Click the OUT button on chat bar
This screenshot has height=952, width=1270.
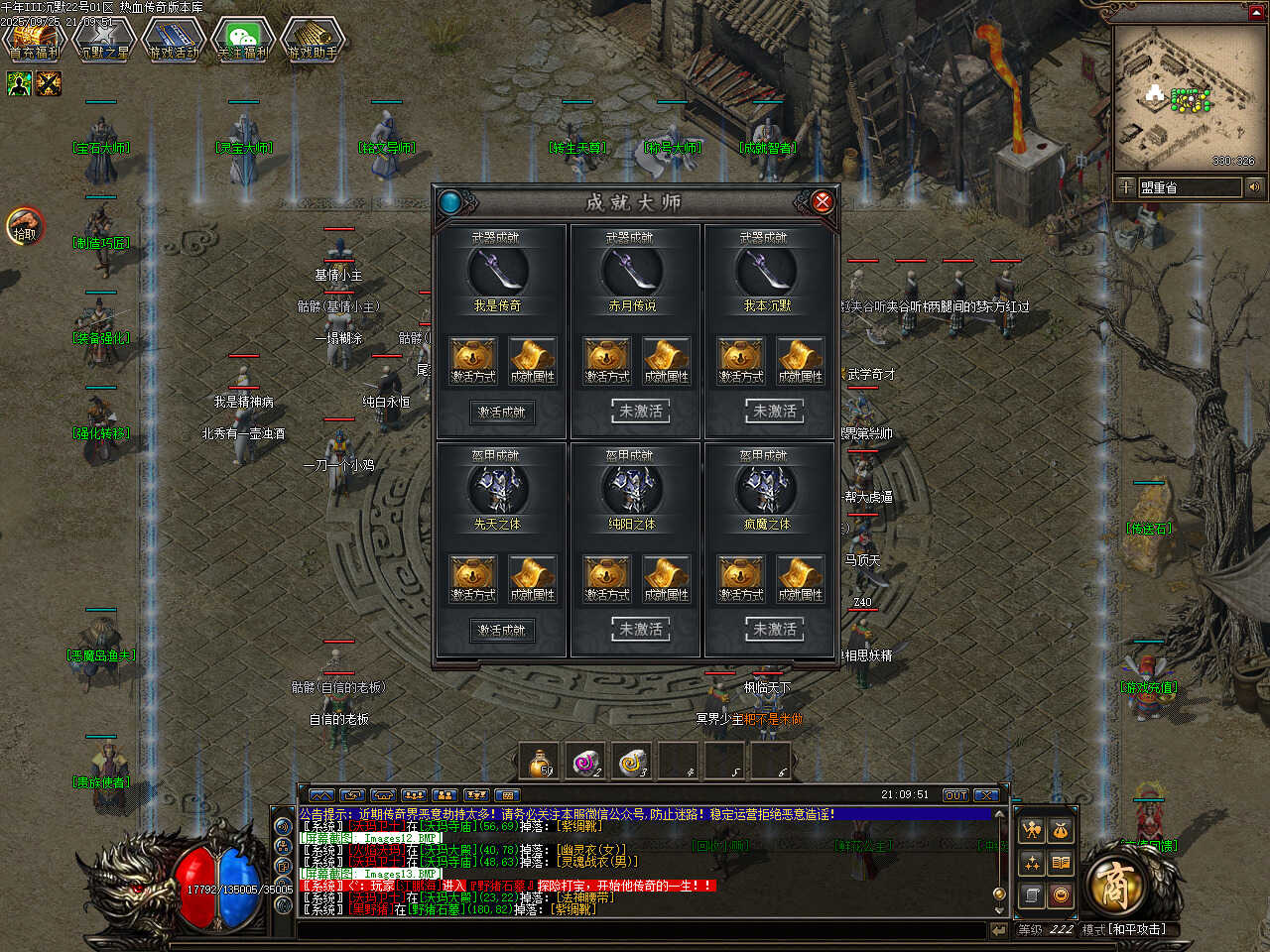(x=954, y=795)
